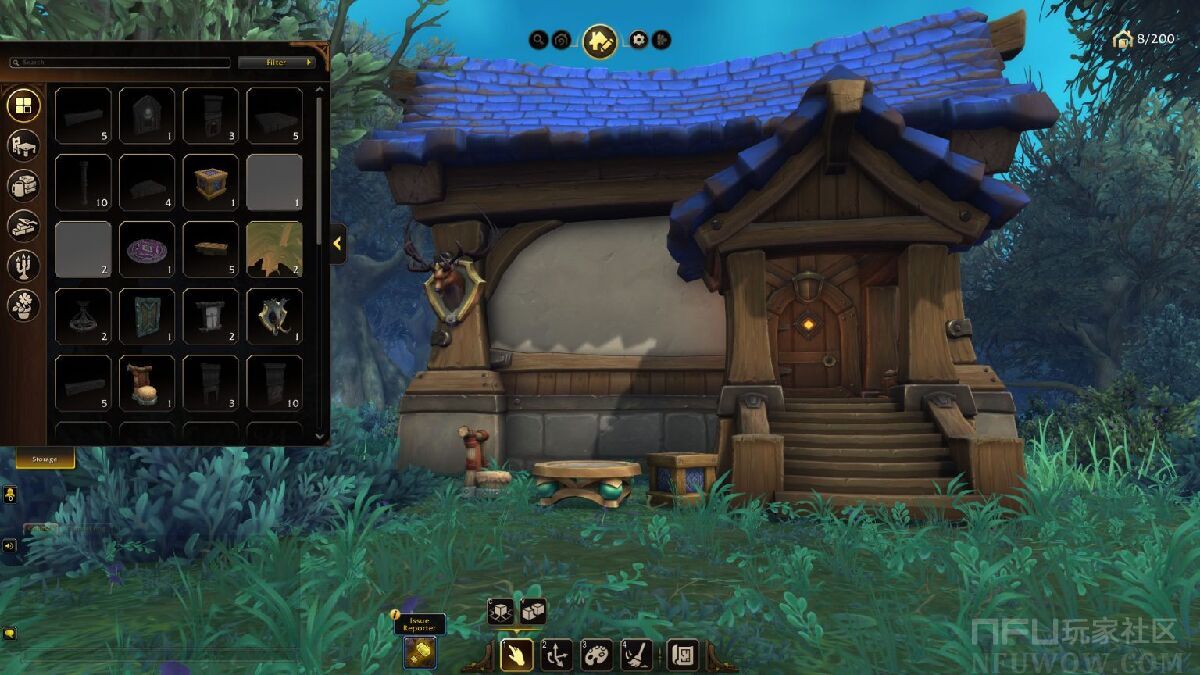This screenshot has width=1200, height=675.
Task: Pick the broom cleanup tool
Action: click(637, 654)
